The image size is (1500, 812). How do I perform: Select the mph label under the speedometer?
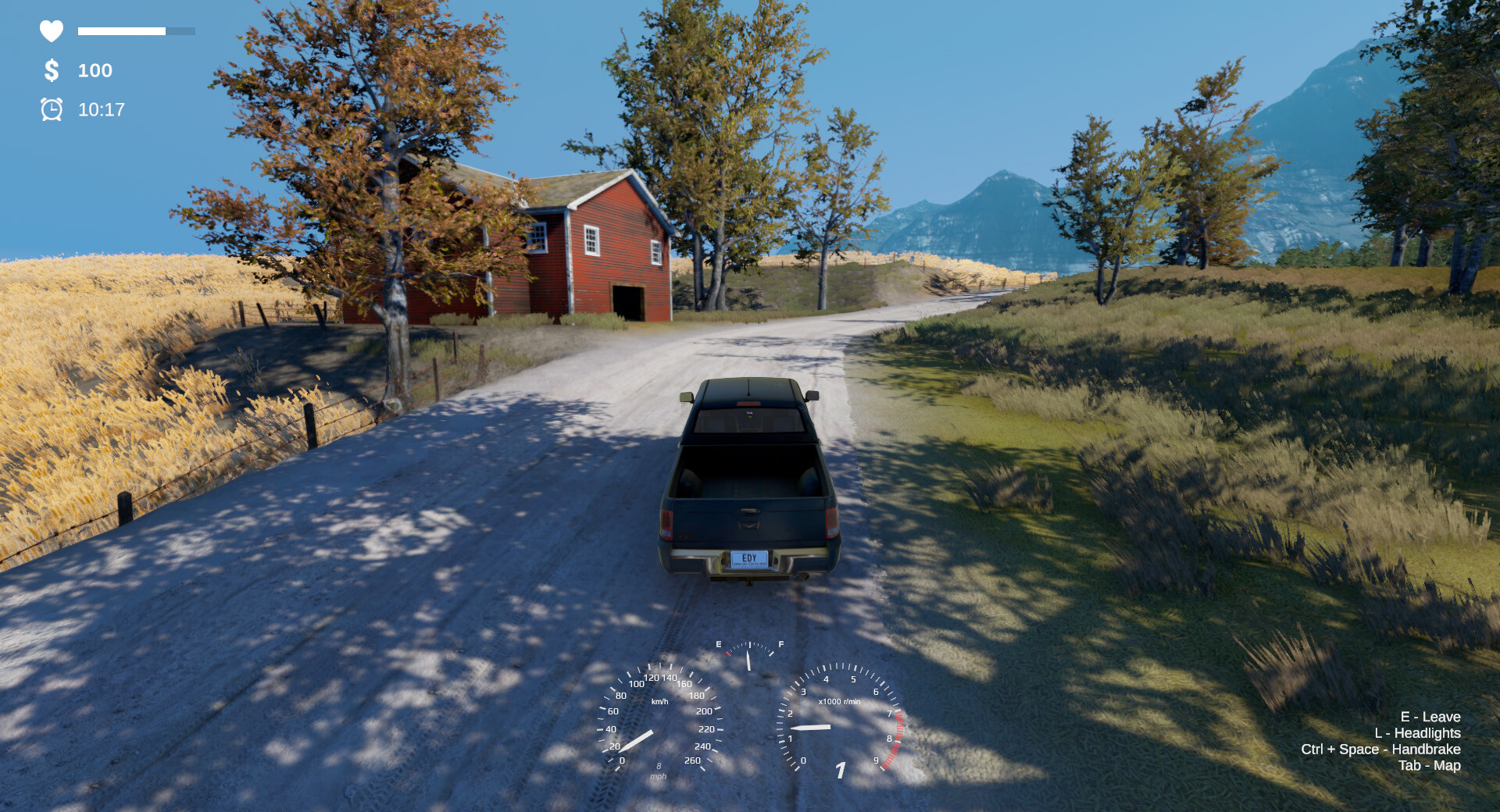coord(659,776)
